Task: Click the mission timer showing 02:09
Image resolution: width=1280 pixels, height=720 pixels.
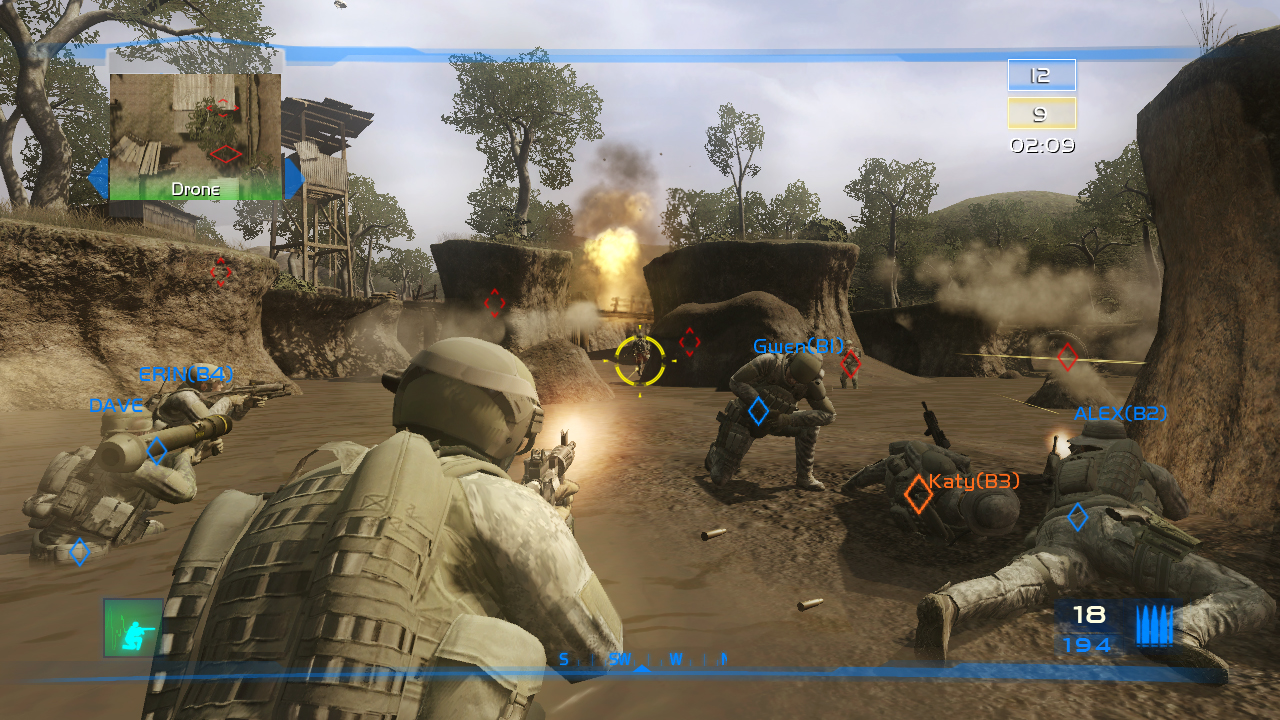Action: pyautogui.click(x=1043, y=145)
